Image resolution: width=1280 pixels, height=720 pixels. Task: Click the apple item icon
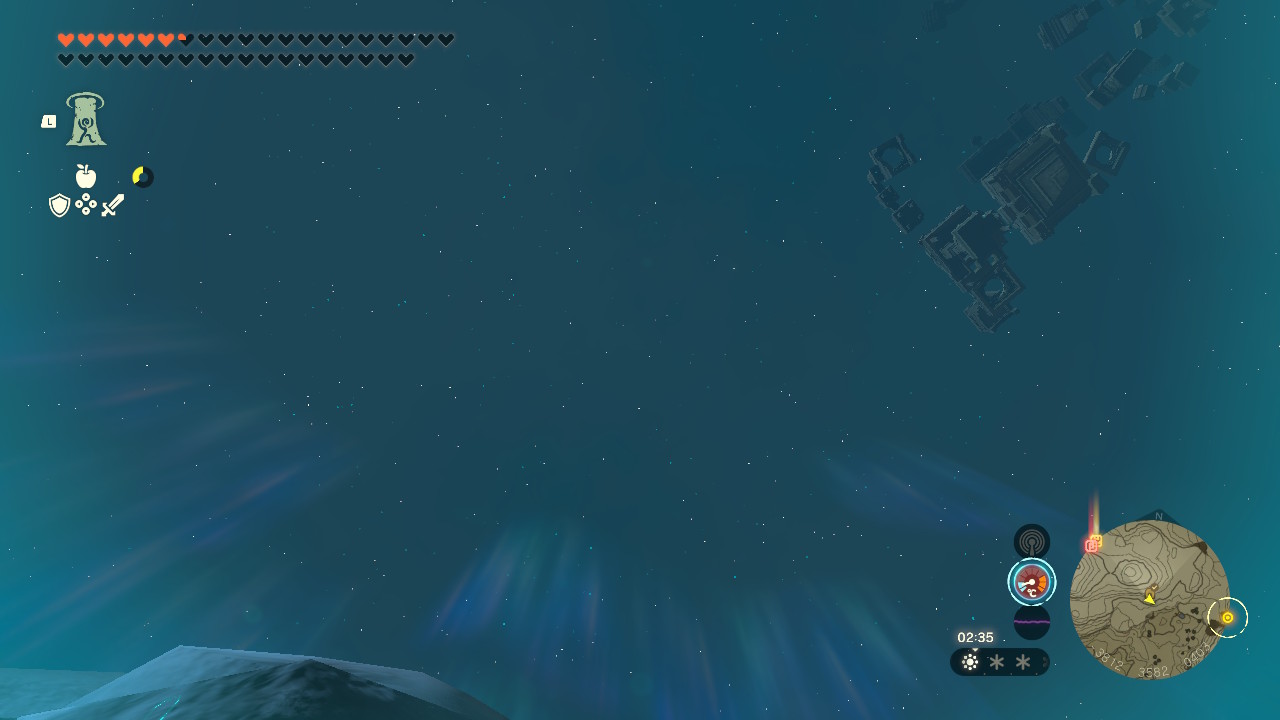click(86, 177)
